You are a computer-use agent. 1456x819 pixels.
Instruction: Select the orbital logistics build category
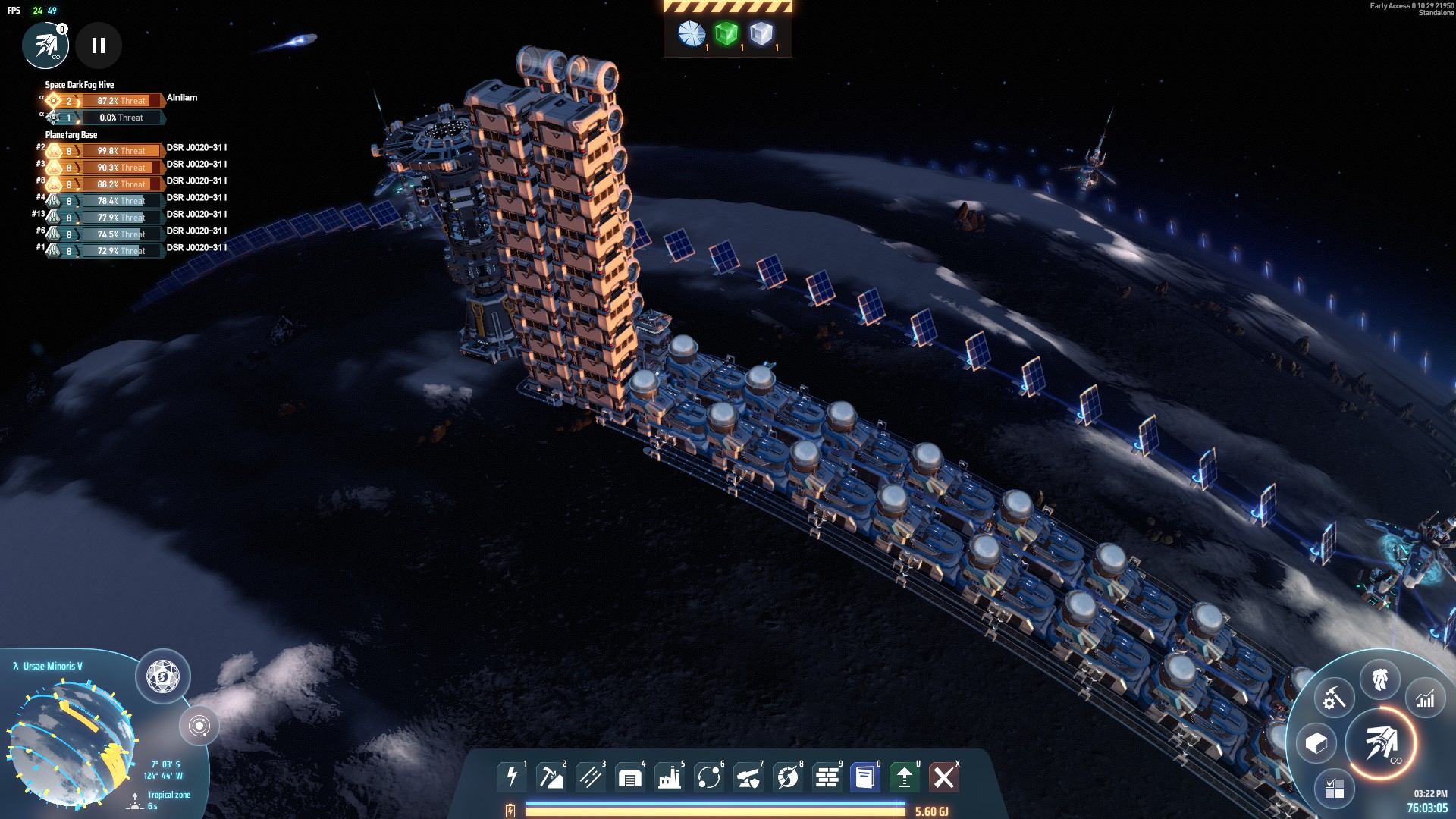[x=709, y=777]
